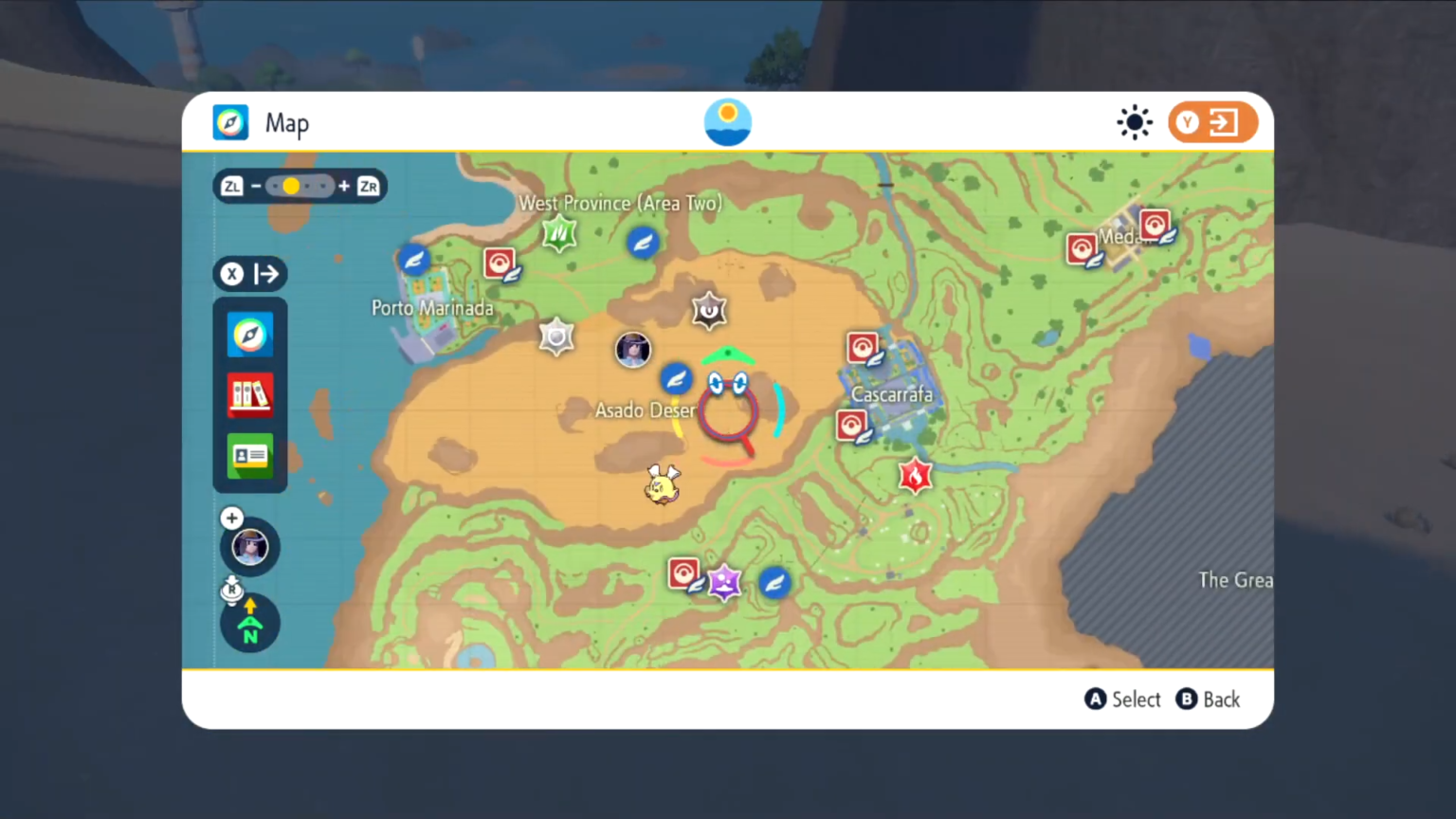This screenshot has height=819, width=1456.
Task: Click the player portrait marker in the desert
Action: click(x=632, y=350)
